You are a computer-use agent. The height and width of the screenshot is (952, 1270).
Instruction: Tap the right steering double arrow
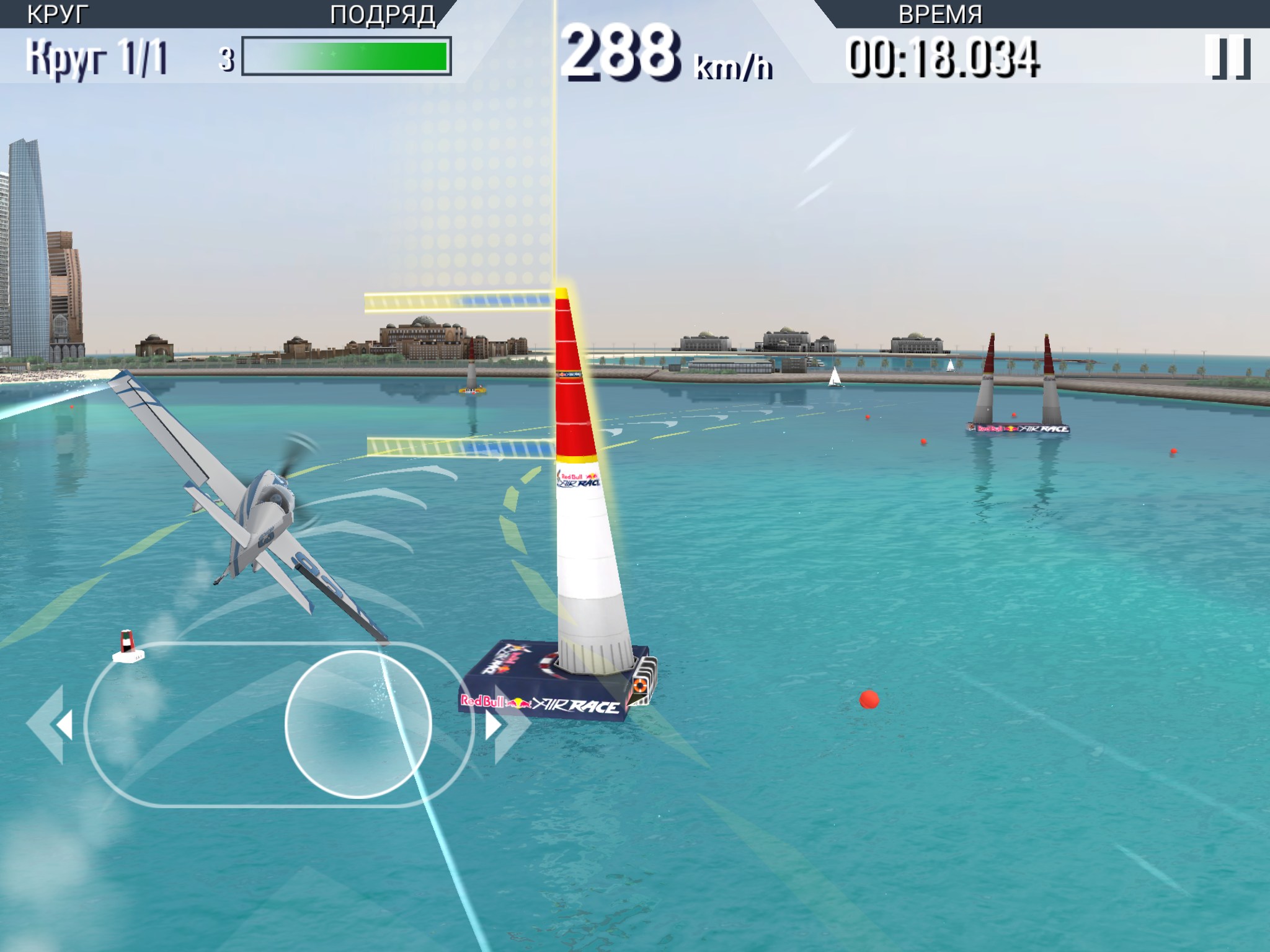click(x=505, y=724)
